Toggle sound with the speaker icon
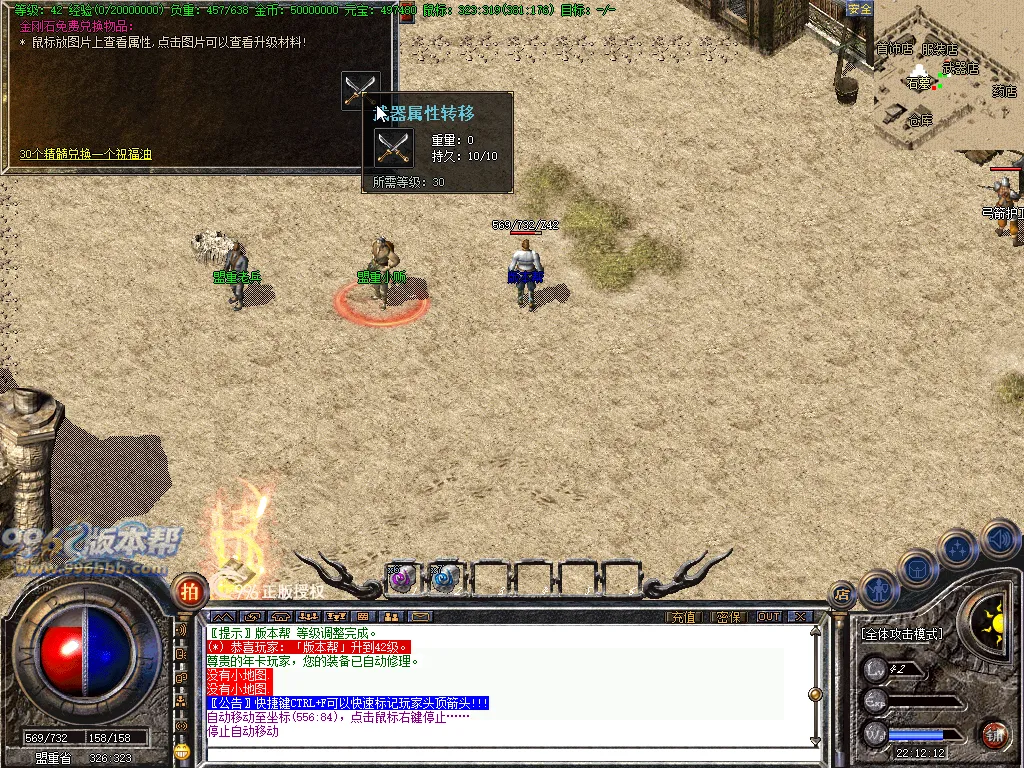 [1000, 538]
